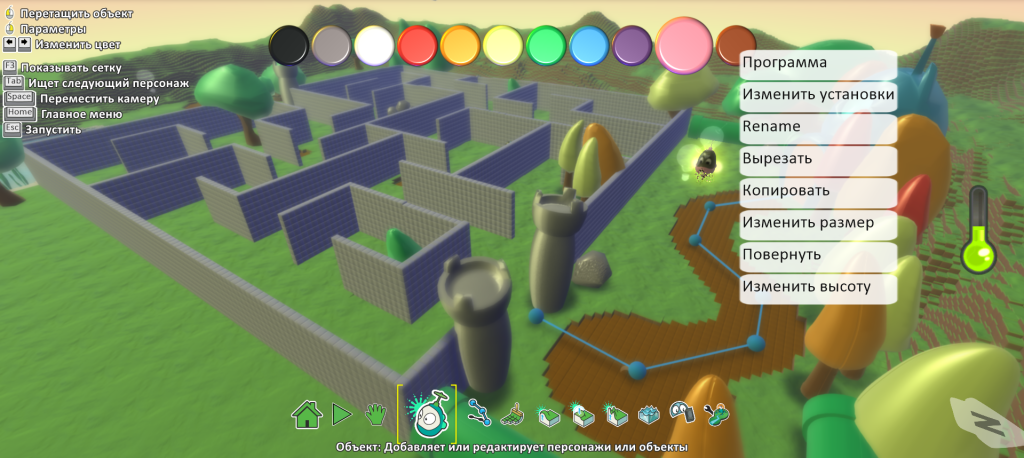1024x458 pixels.
Task: Open the Программа menu entry
Action: point(817,64)
